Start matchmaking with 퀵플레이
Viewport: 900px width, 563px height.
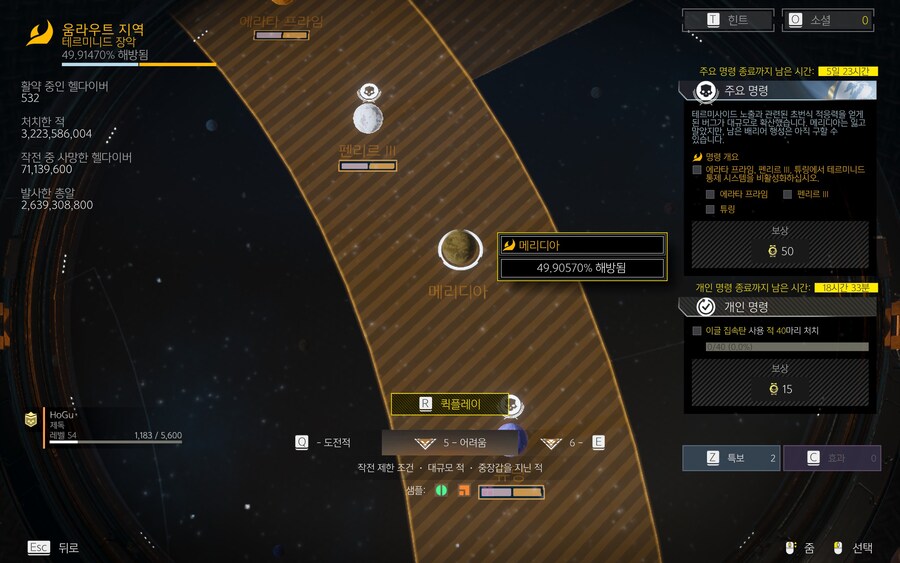pyautogui.click(x=449, y=404)
